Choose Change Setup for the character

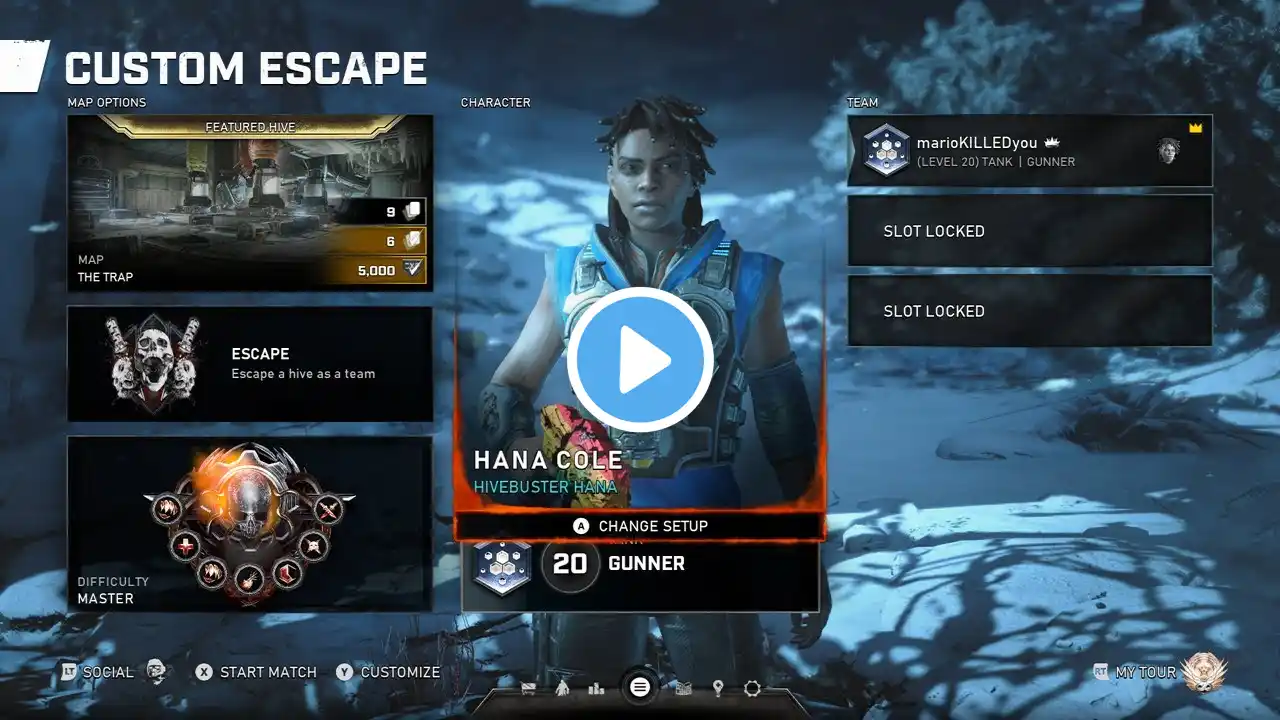pyautogui.click(x=640, y=526)
